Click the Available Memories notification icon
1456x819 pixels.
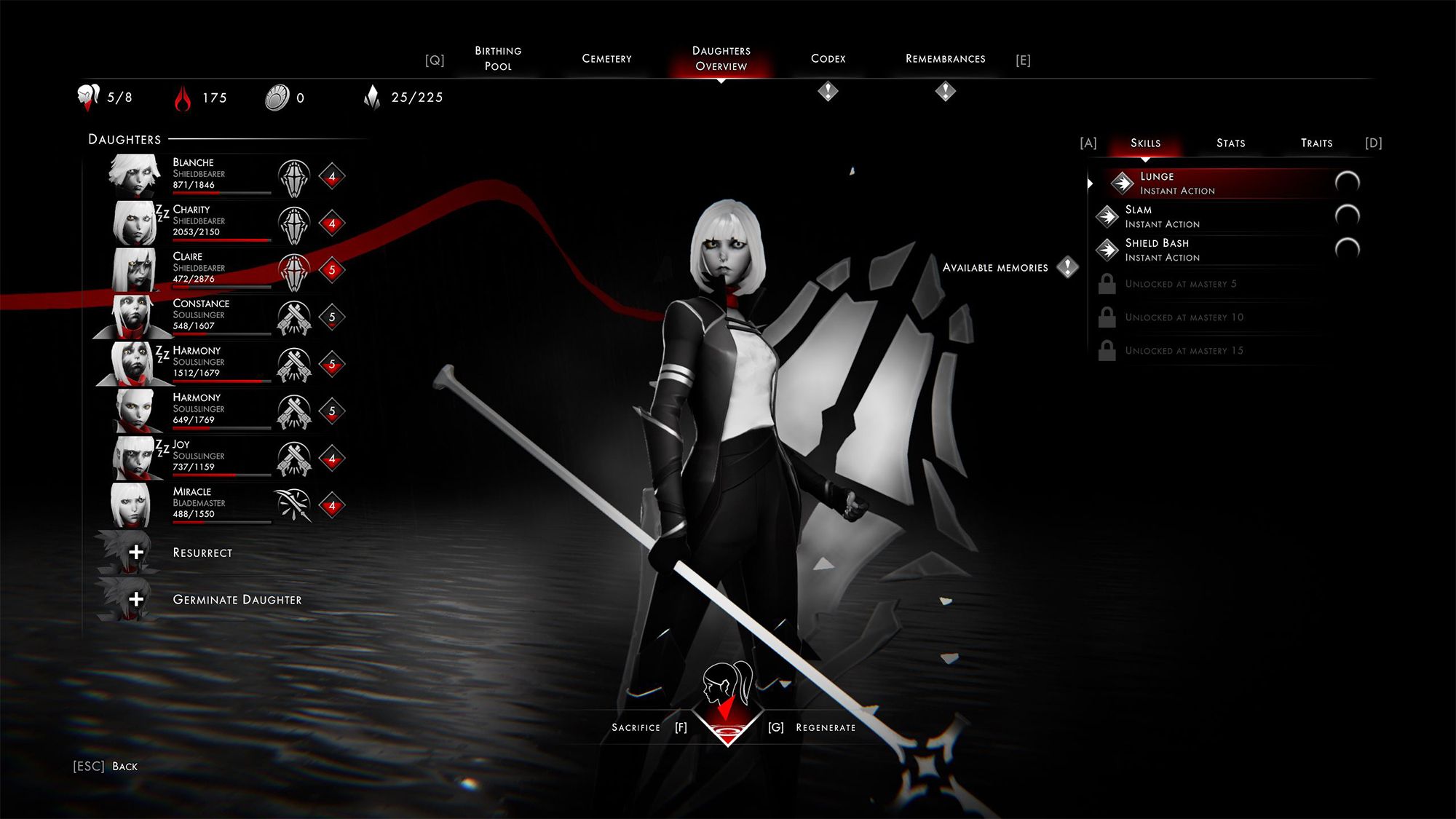1067,267
